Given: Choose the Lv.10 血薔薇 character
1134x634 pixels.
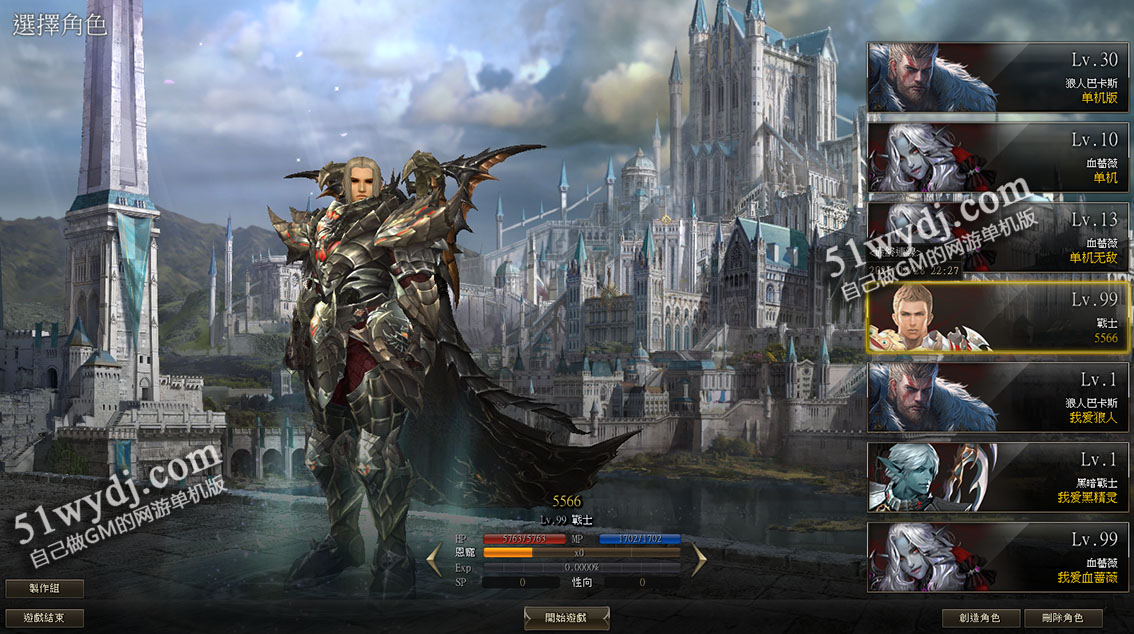Looking at the screenshot, I should 997,157.
